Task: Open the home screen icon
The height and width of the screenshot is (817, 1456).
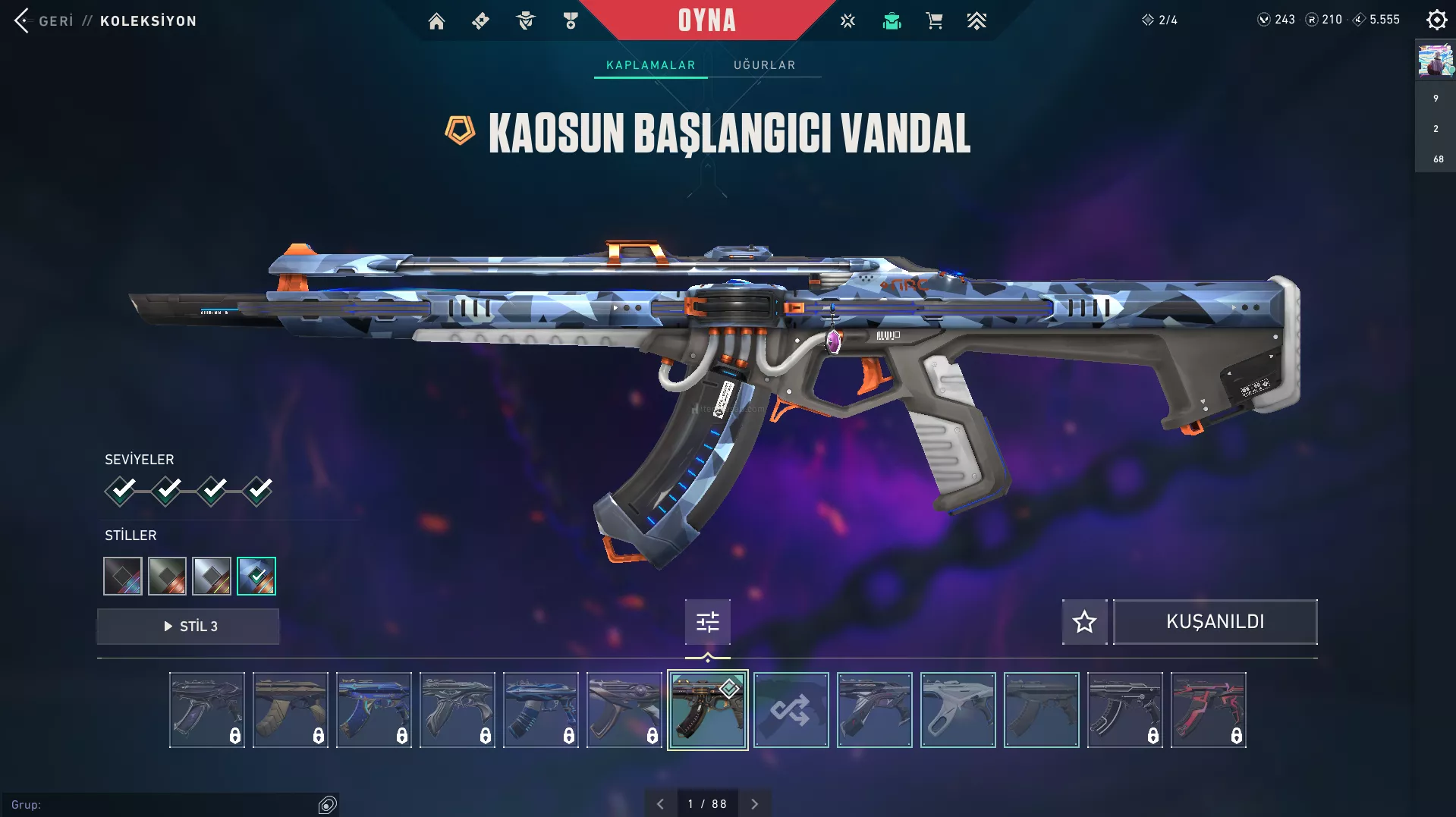Action: pyautogui.click(x=436, y=21)
